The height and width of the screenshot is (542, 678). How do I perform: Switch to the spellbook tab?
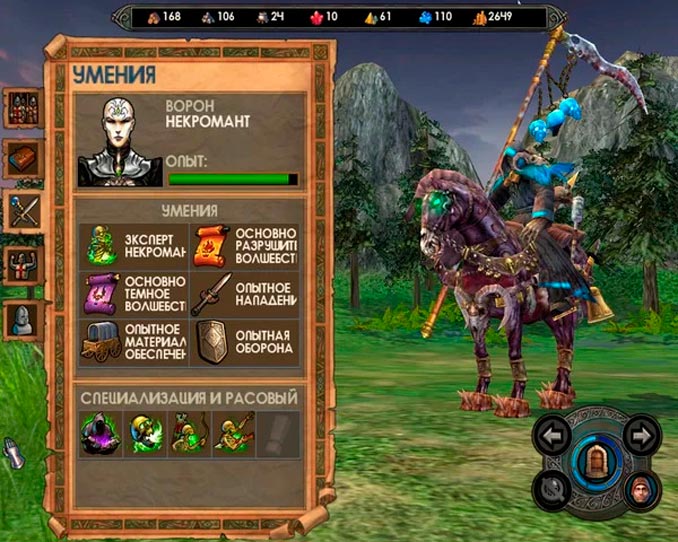point(22,160)
